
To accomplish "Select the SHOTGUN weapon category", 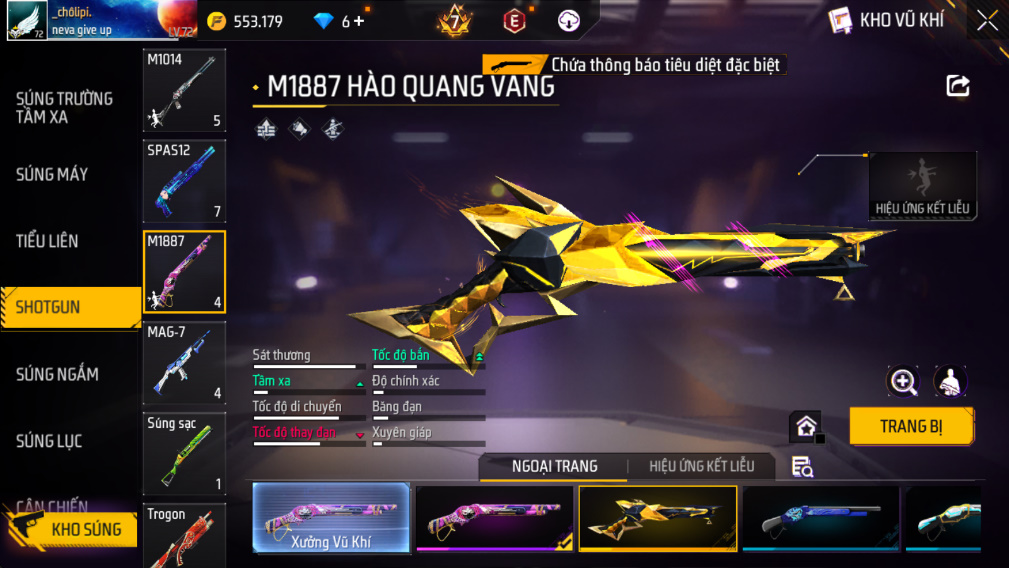I will point(70,307).
